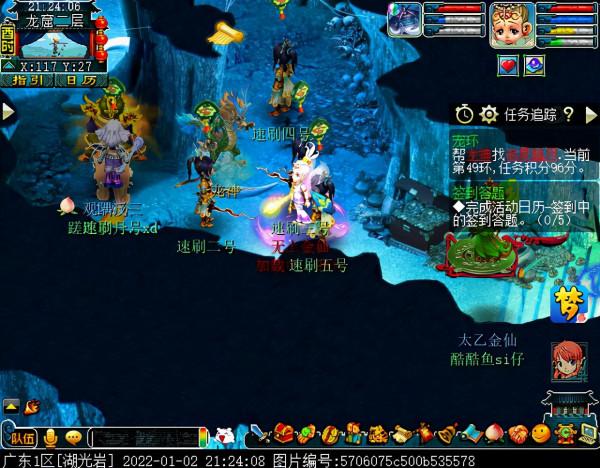Open the pet portrait at top
The height and width of the screenshot is (468, 600).
[405, 21]
